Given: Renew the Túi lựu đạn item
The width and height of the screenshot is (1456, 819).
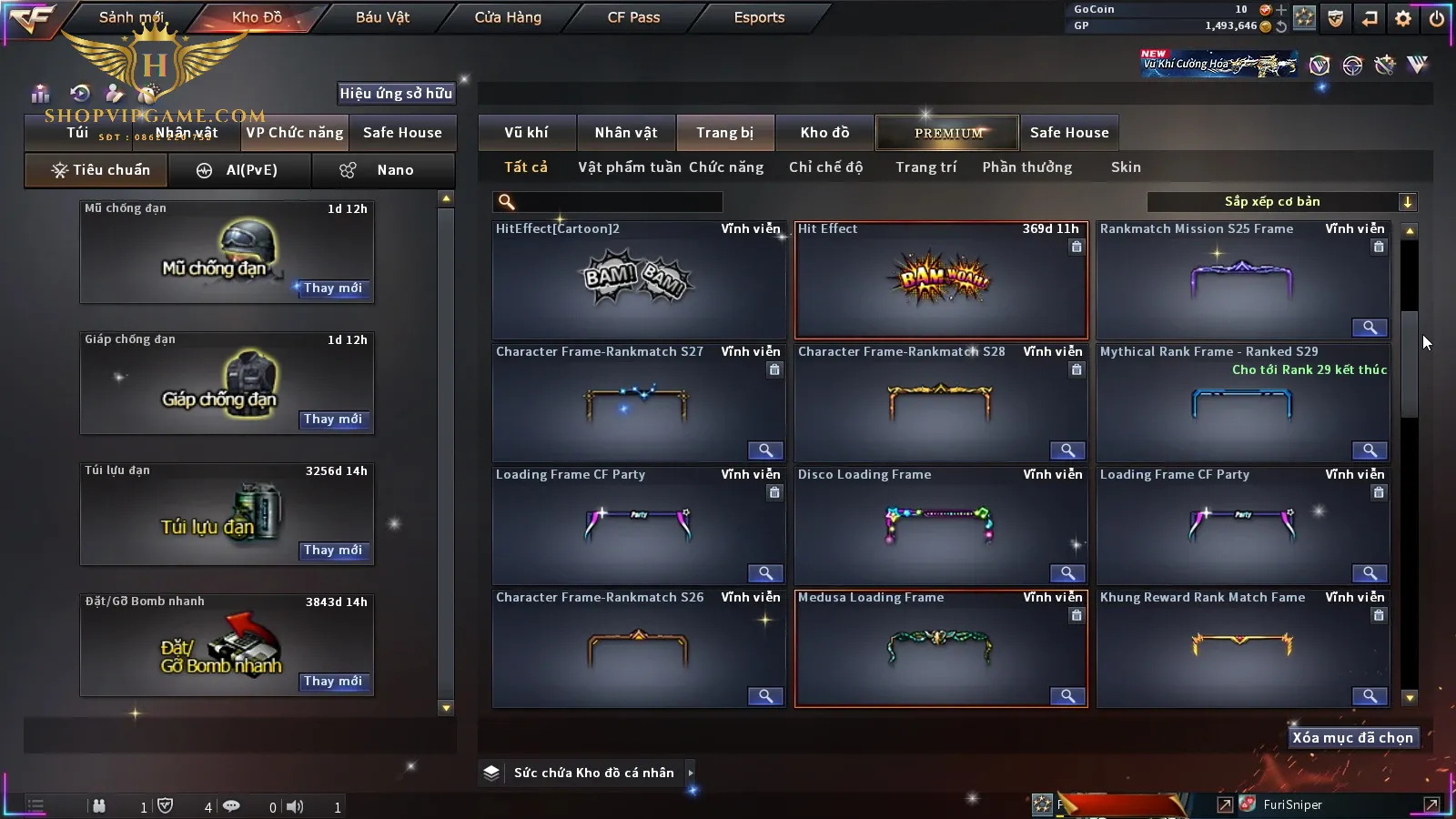Looking at the screenshot, I should (333, 551).
